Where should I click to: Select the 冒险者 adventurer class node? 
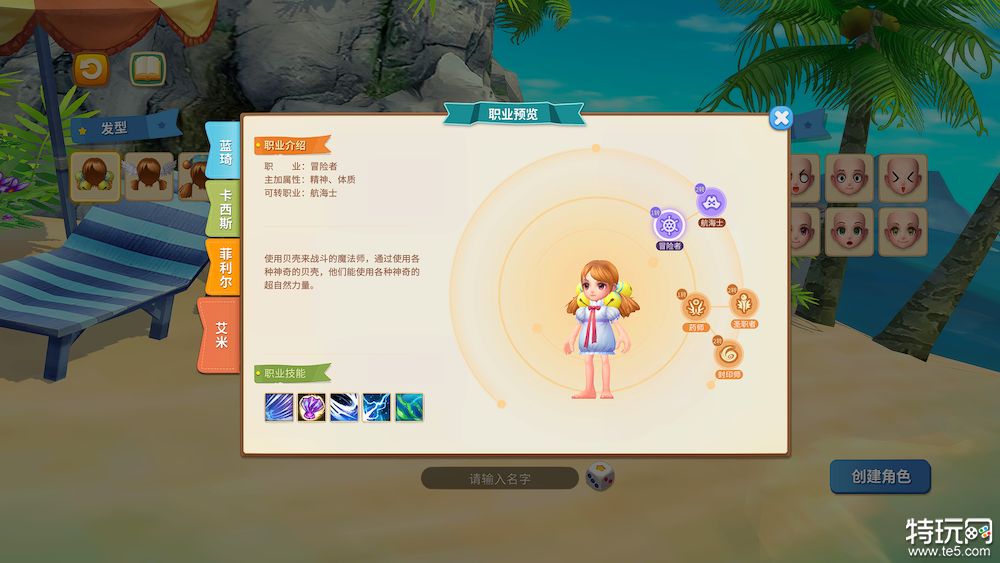pyautogui.click(x=669, y=224)
